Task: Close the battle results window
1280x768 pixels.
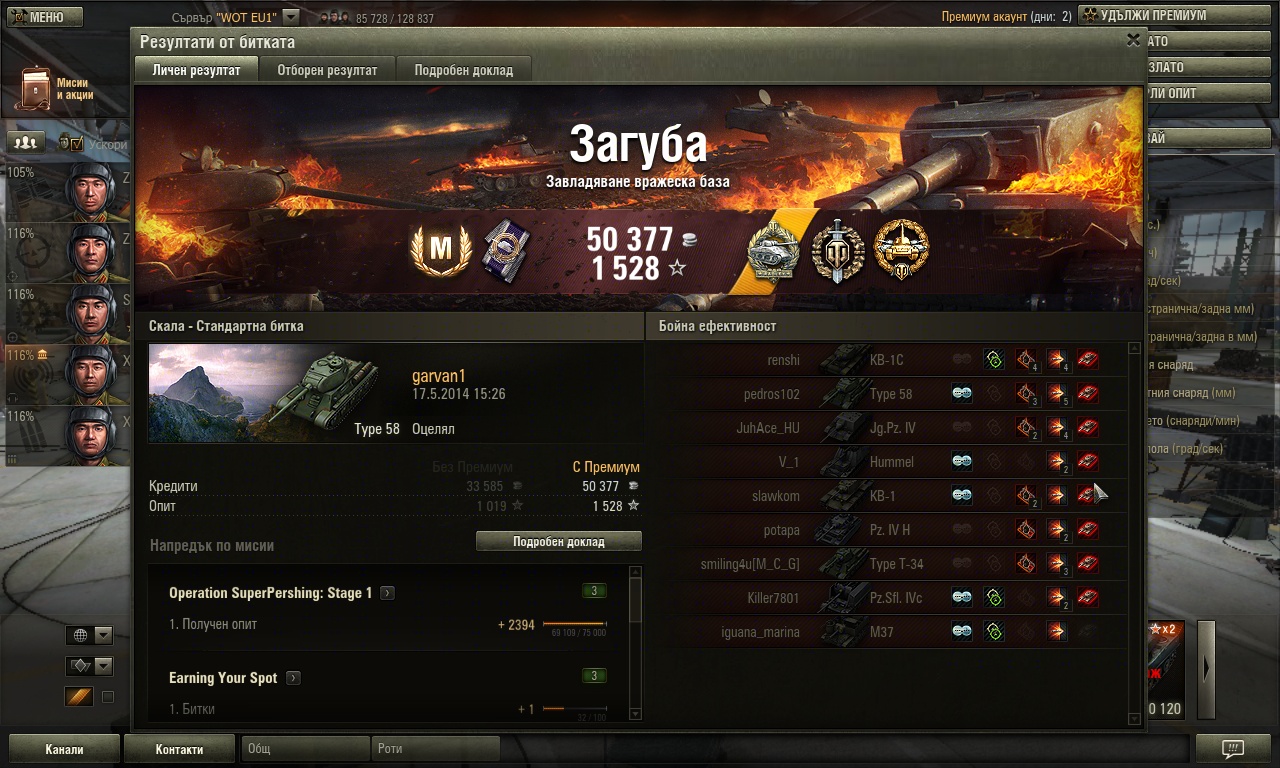Action: point(1133,40)
